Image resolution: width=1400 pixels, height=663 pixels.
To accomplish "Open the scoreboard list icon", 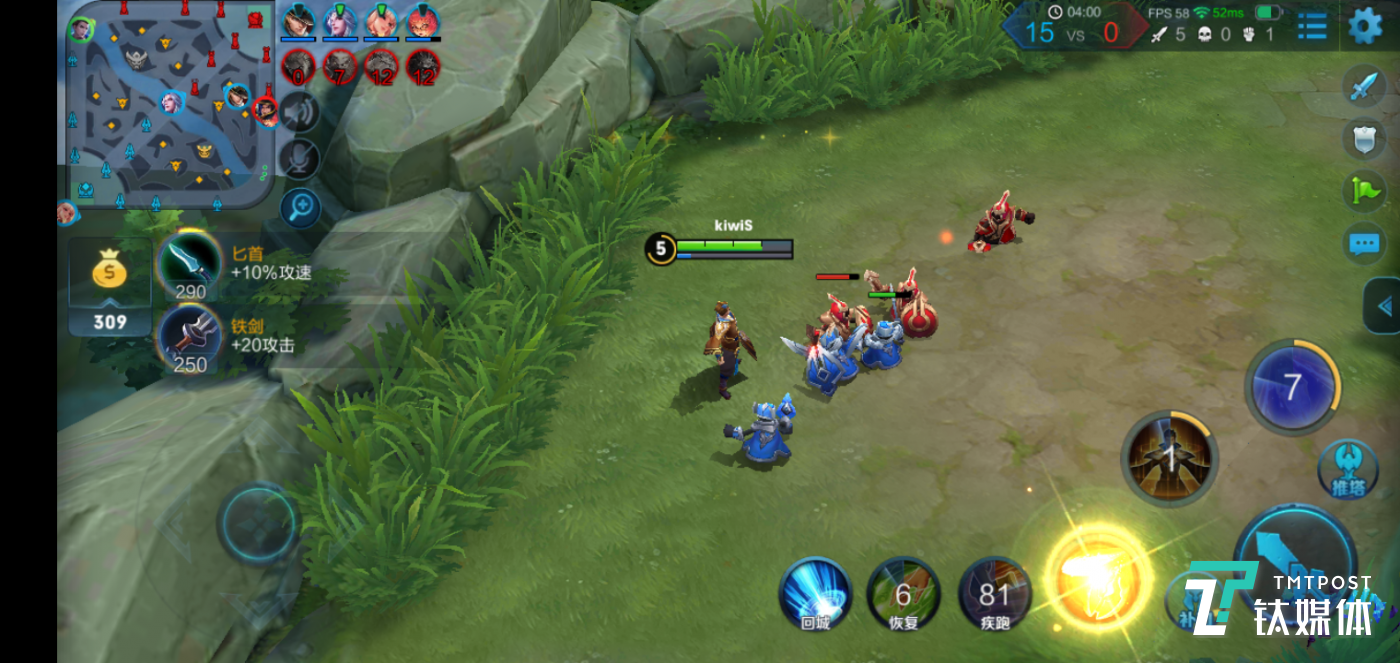I will click(x=1312, y=26).
